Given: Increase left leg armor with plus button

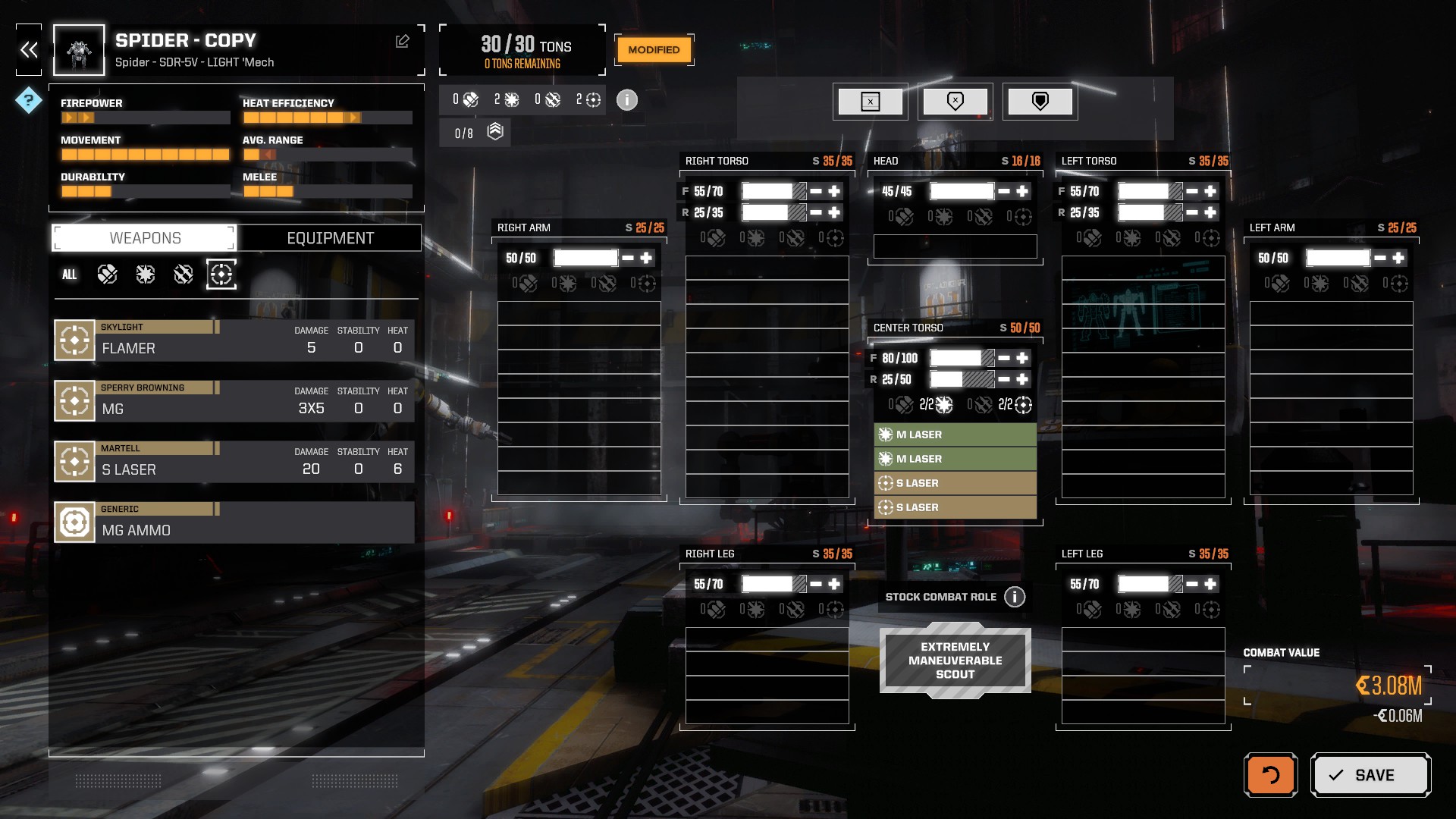Looking at the screenshot, I should (1210, 584).
